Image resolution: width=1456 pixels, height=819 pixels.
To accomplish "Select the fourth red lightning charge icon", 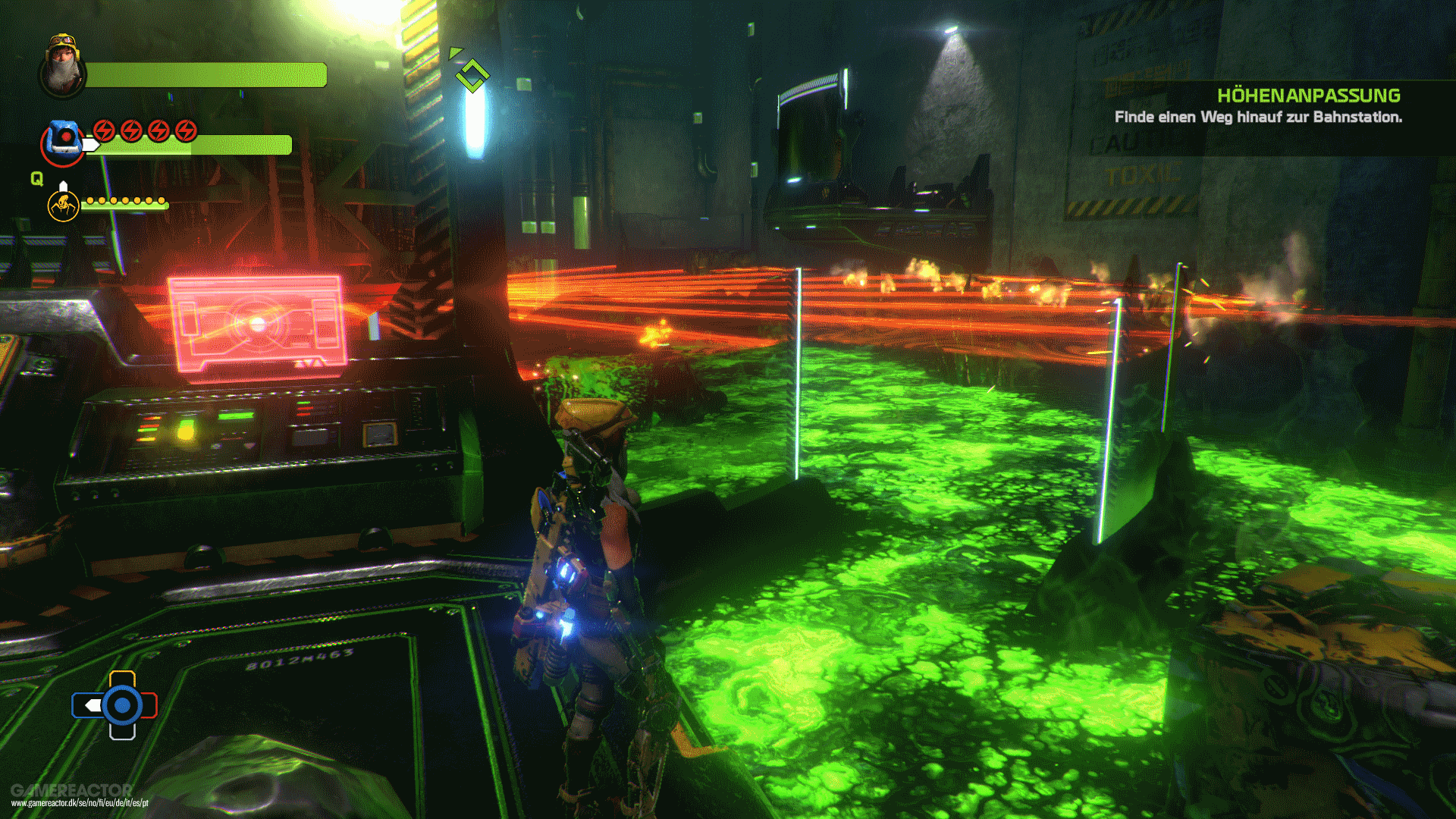I will (185, 130).
